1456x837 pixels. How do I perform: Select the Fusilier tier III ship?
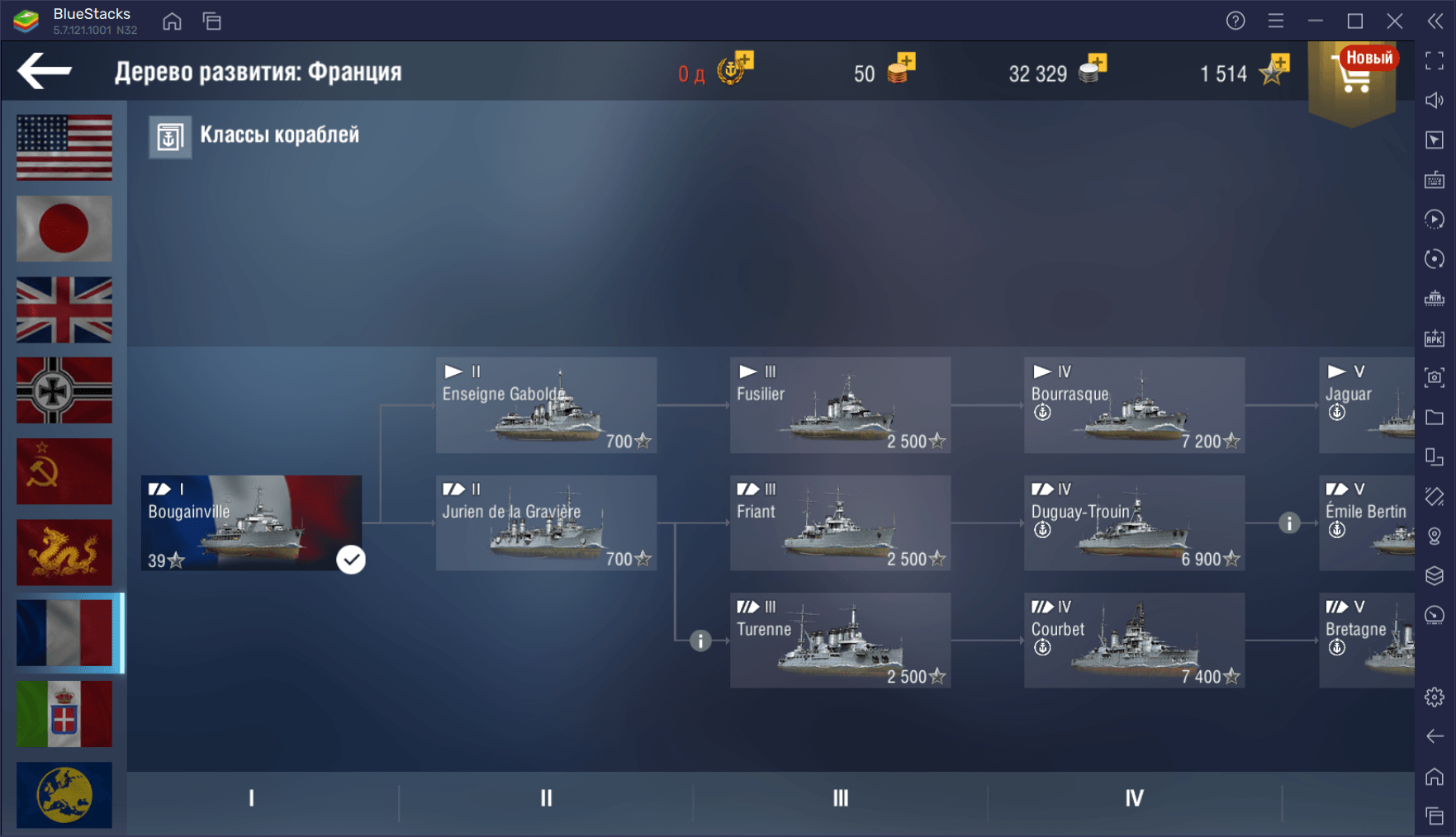tap(840, 405)
